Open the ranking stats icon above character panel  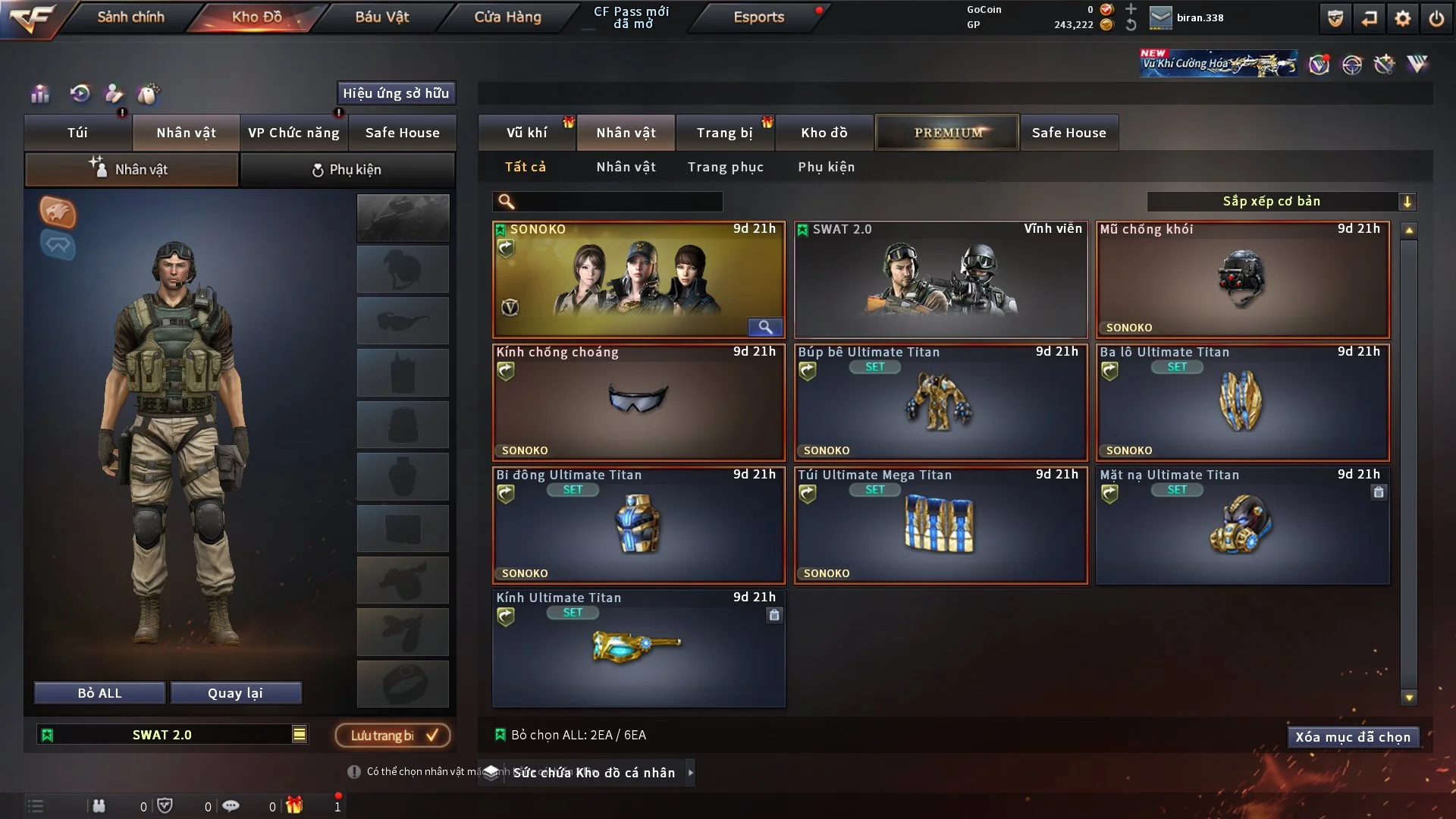[x=39, y=94]
